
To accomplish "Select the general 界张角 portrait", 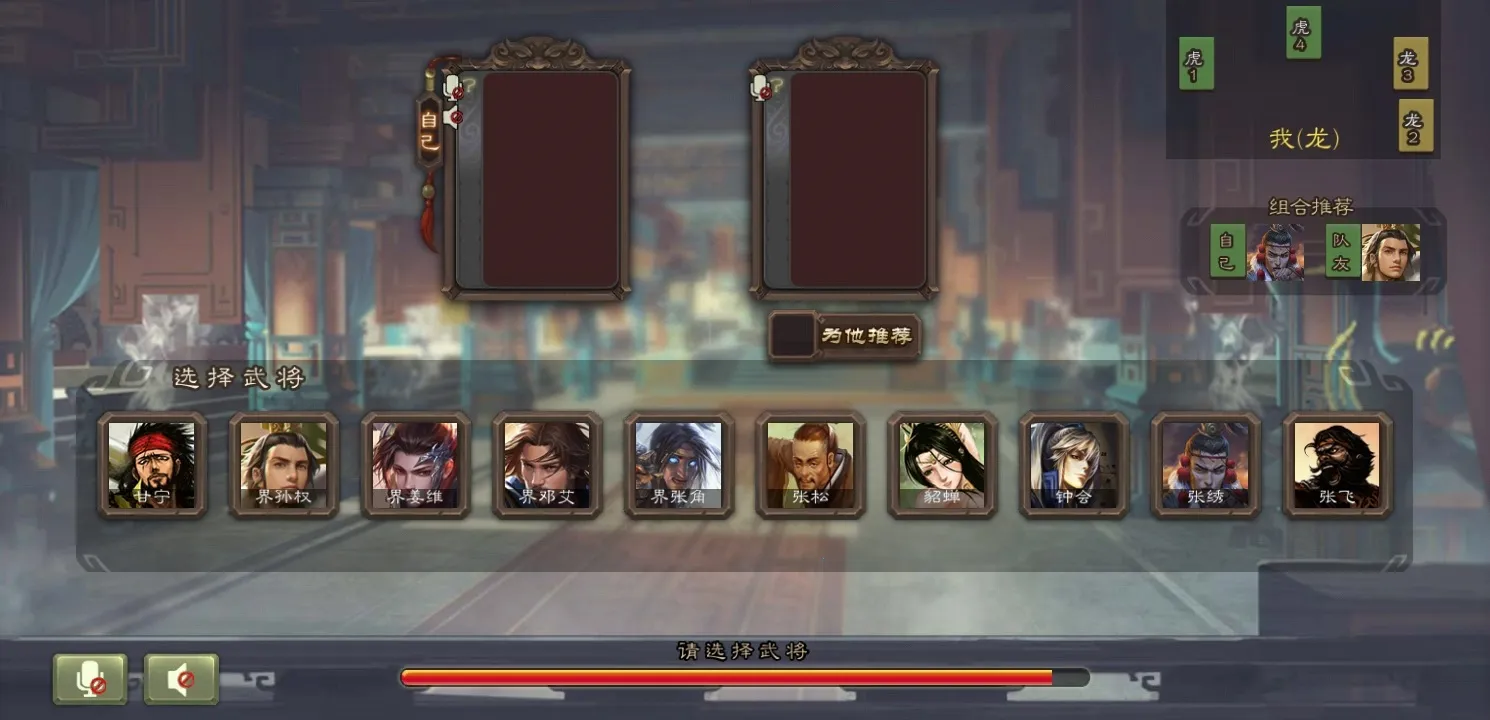I will tap(679, 466).
